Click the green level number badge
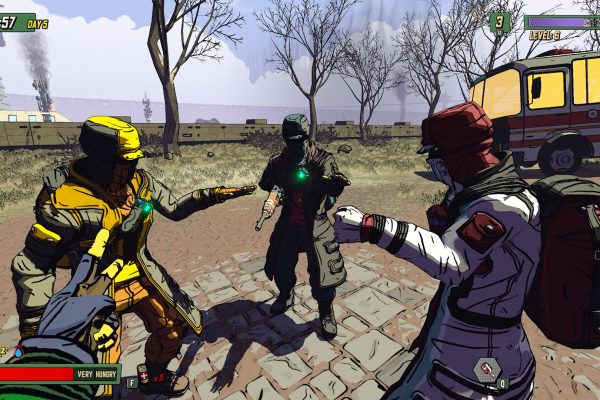 tap(499, 22)
